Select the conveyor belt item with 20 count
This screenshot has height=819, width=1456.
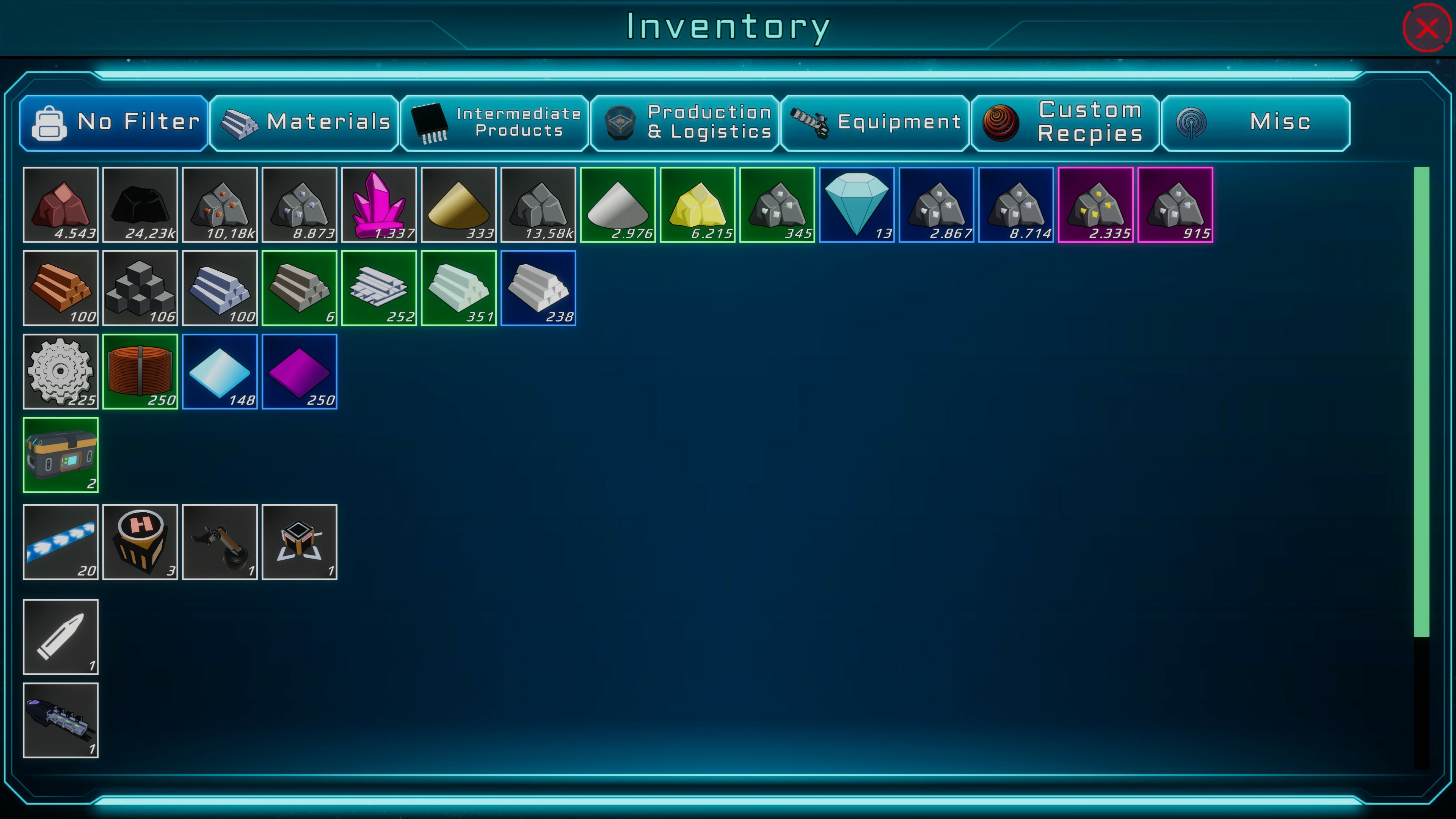[x=61, y=542]
